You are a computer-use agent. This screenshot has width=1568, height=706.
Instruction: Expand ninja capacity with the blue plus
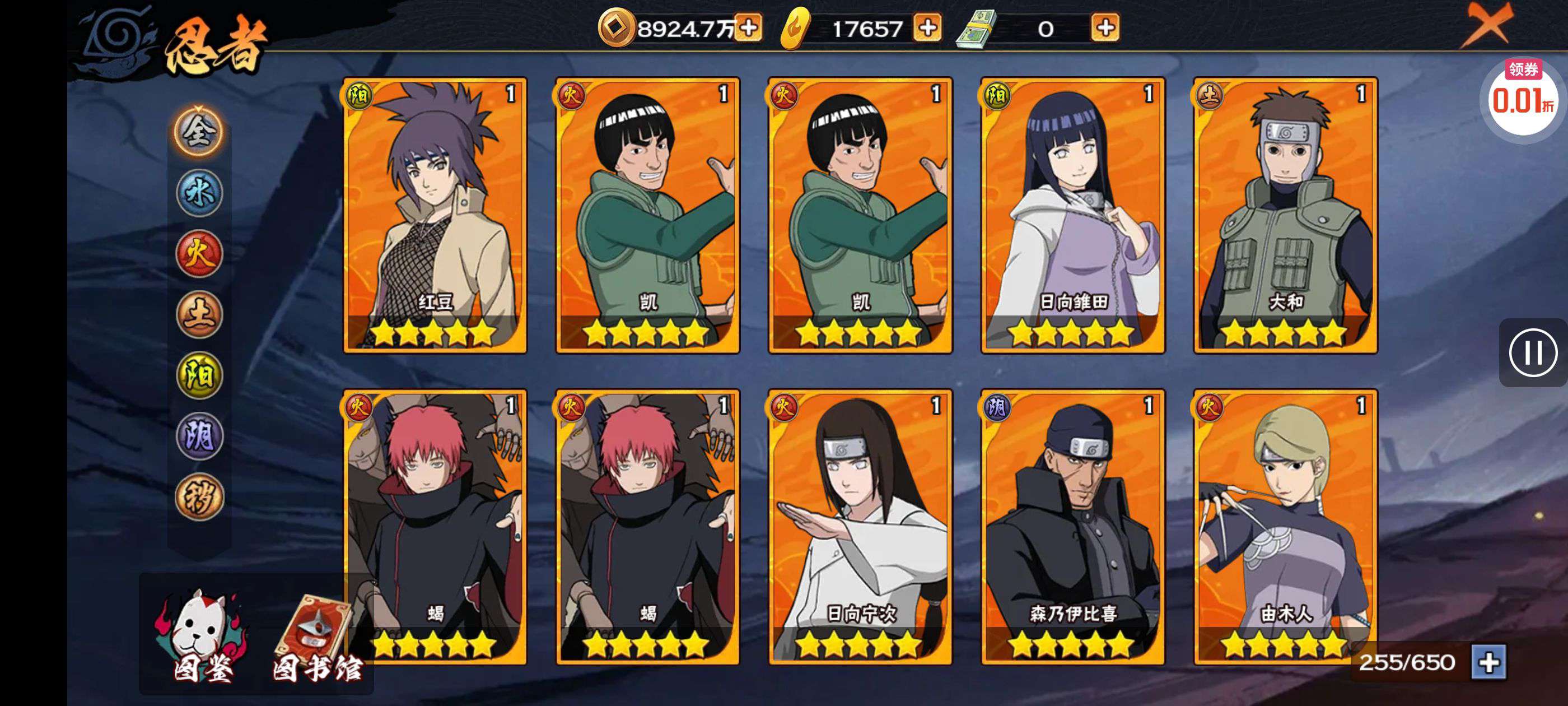(1488, 662)
